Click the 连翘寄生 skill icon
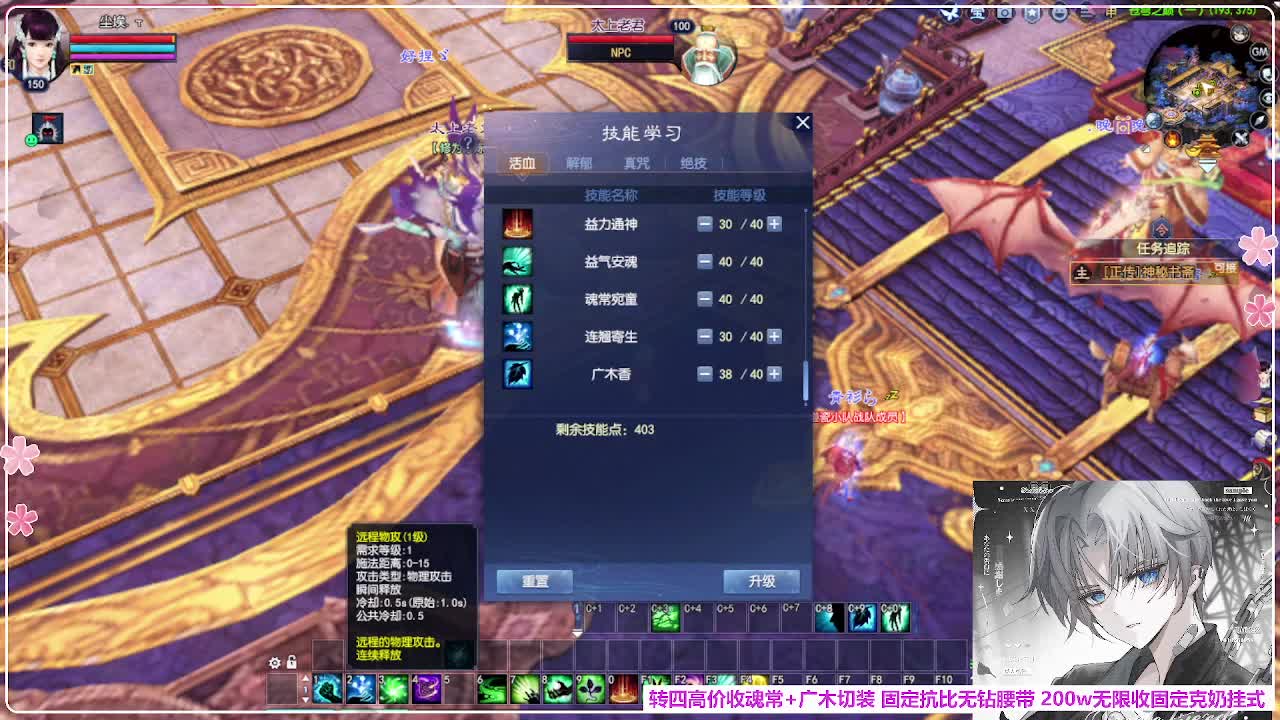Image resolution: width=1280 pixels, height=720 pixels. 516,336
